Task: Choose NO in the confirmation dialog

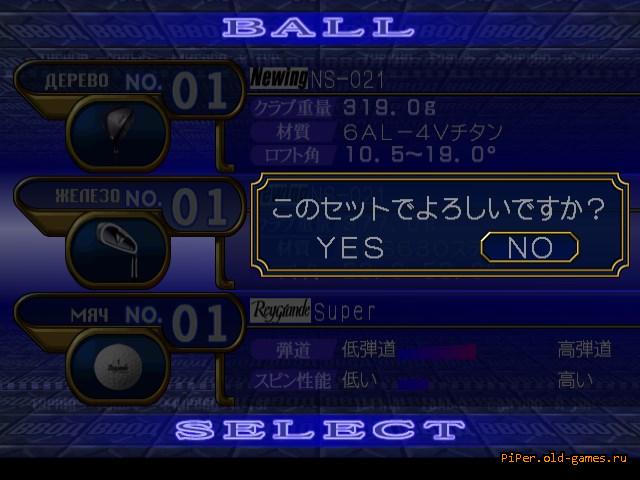Action: click(x=529, y=247)
